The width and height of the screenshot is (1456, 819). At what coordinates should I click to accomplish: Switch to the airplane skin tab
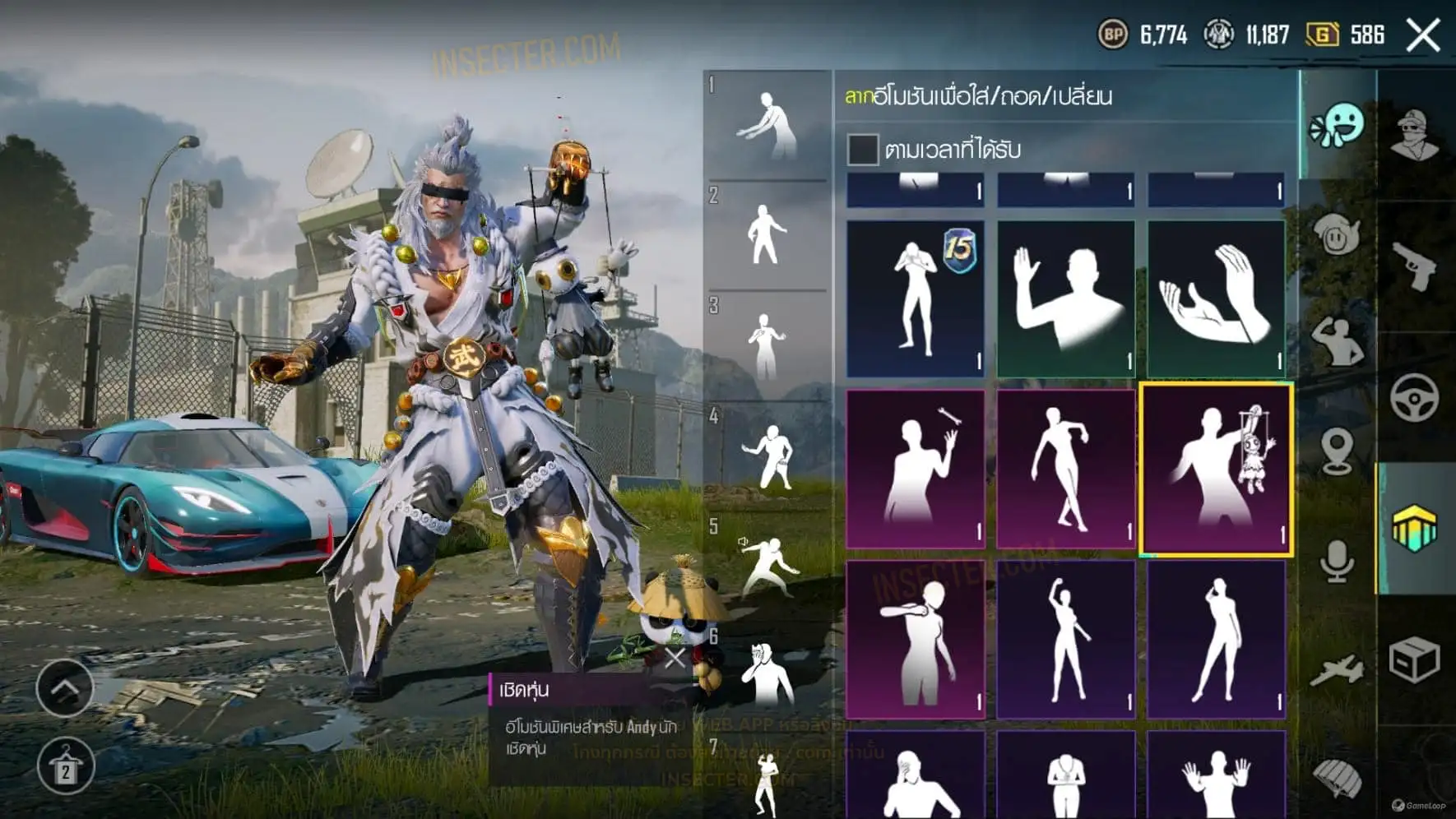click(1338, 670)
